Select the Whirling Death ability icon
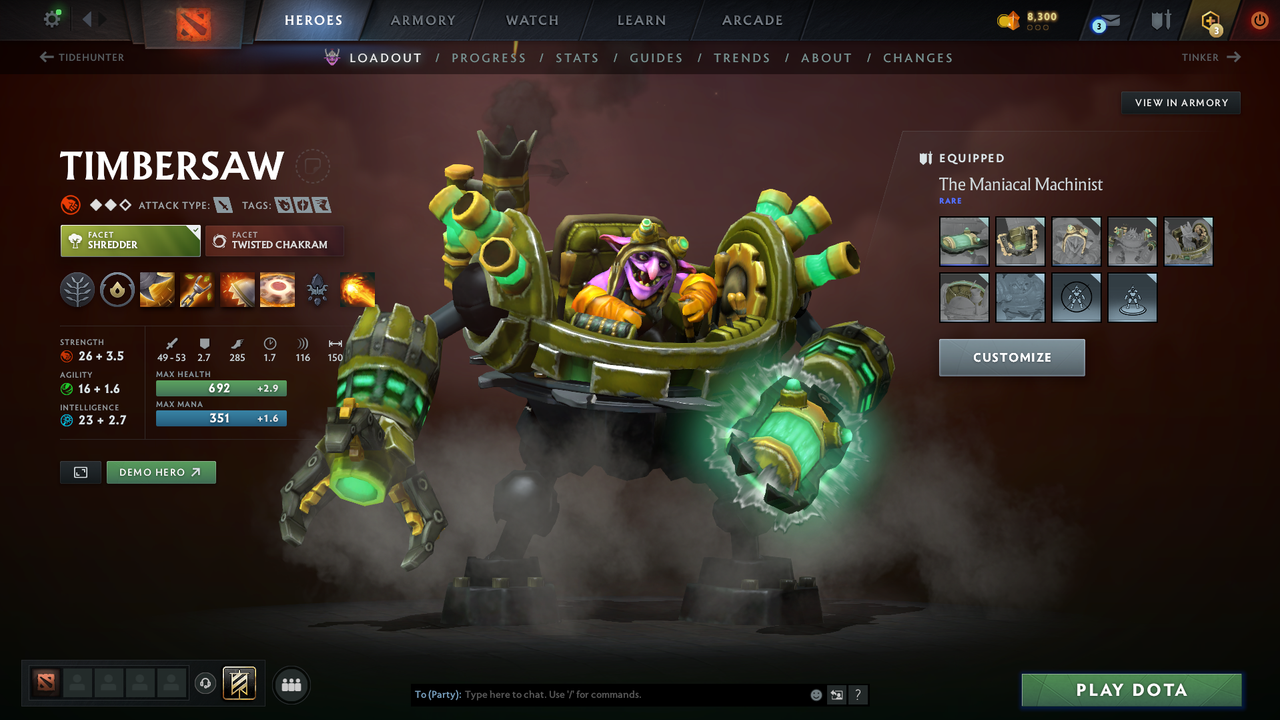1280x720 pixels. click(157, 290)
